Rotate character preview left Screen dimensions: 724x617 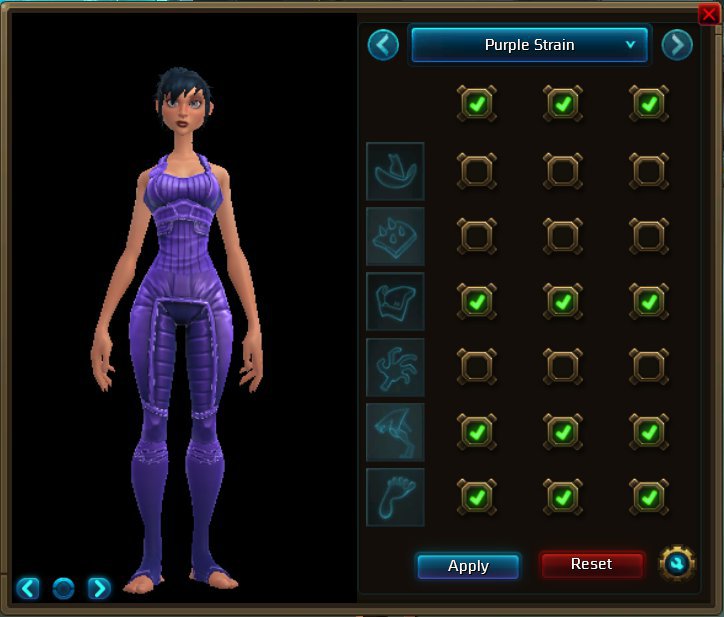[x=28, y=588]
